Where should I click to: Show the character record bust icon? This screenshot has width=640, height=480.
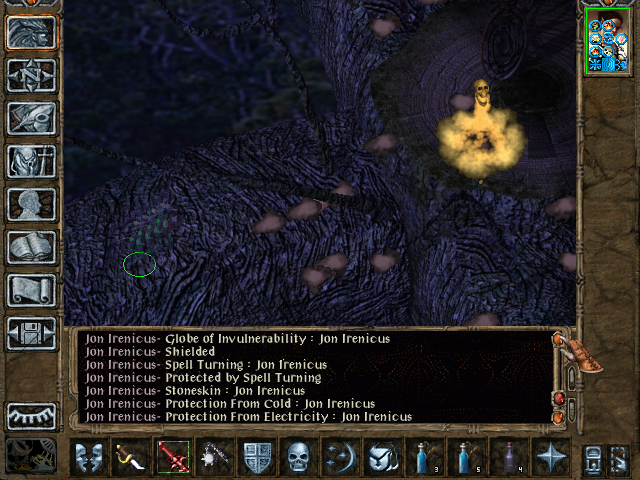click(x=30, y=205)
